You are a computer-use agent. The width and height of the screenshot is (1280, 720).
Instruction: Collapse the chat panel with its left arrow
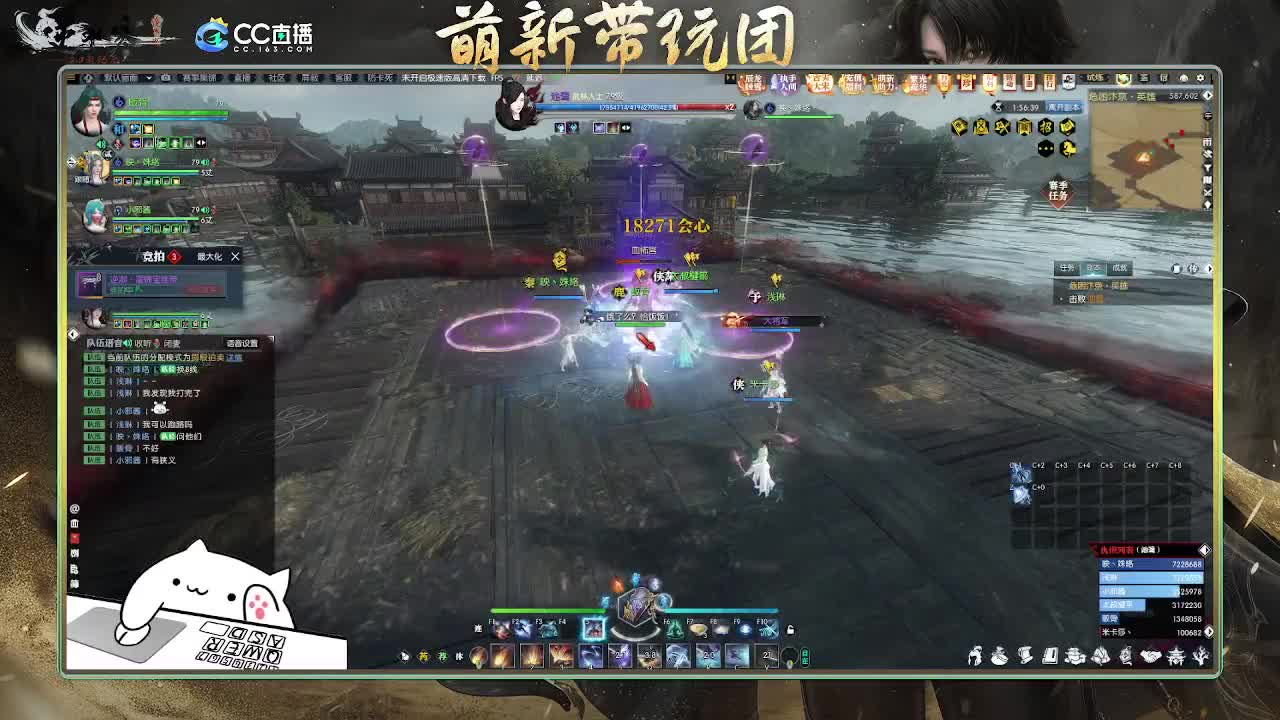click(x=73, y=333)
